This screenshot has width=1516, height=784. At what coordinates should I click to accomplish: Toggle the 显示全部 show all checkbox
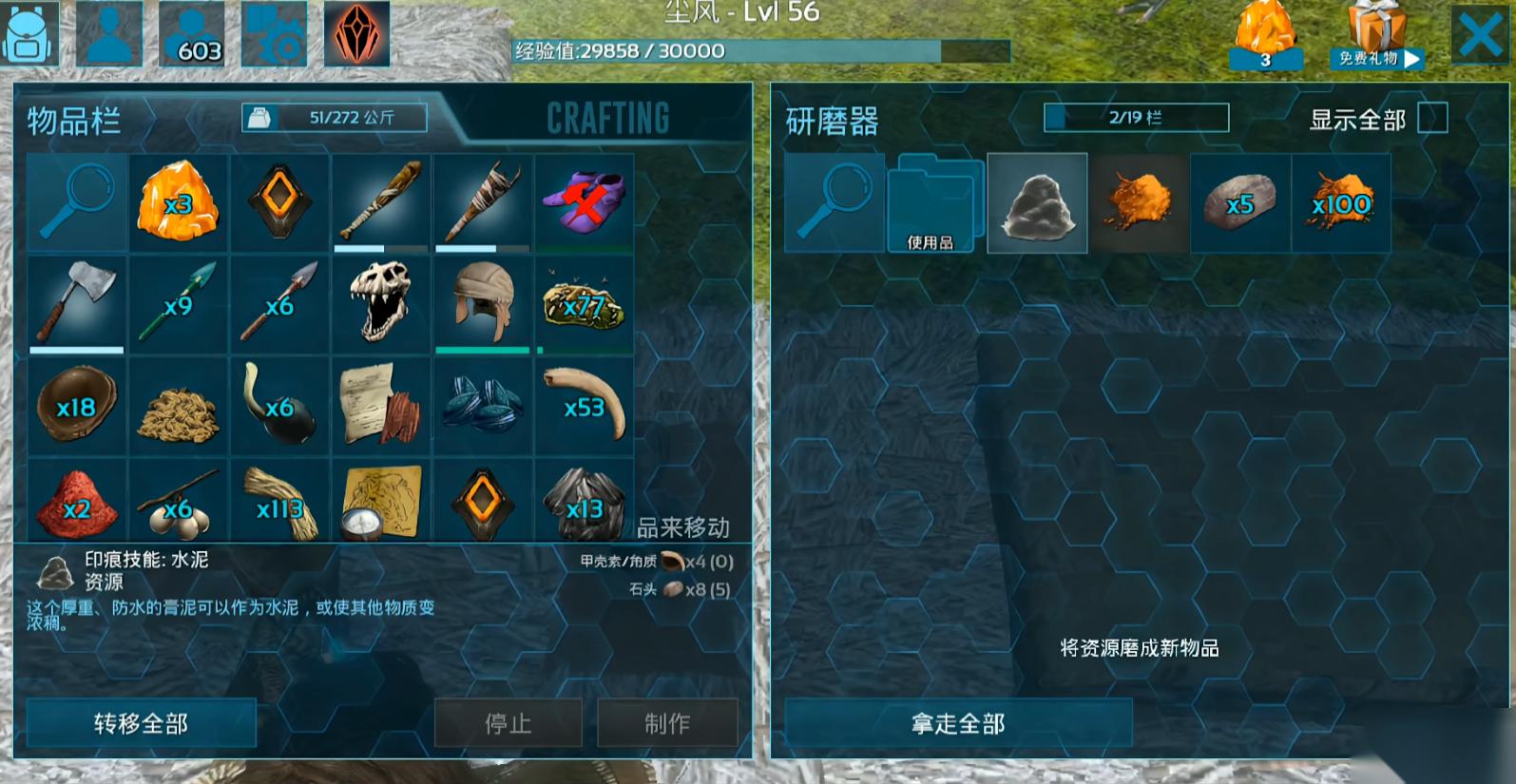1431,118
